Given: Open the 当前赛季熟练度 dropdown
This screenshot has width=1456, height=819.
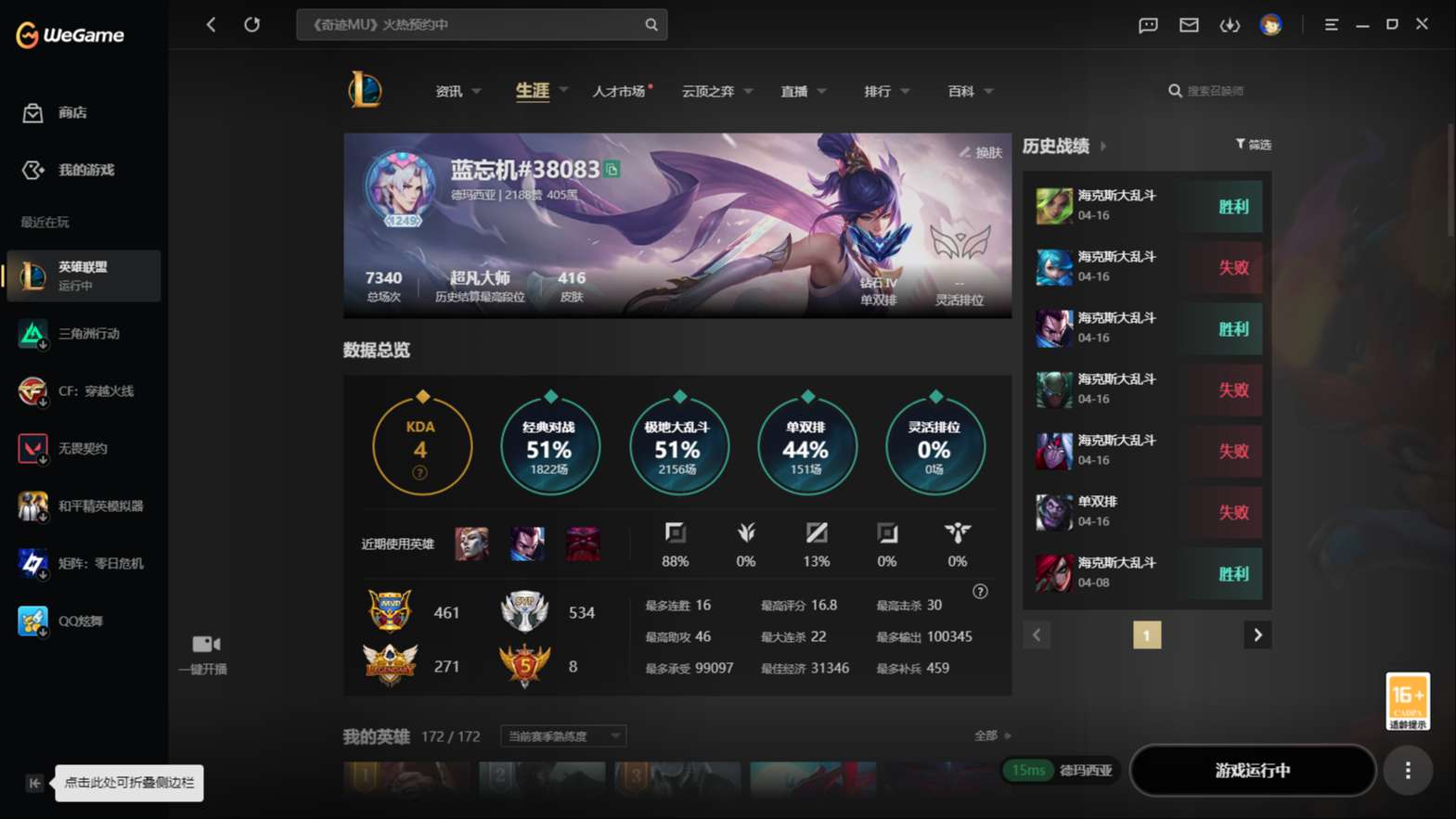Looking at the screenshot, I should [x=561, y=736].
